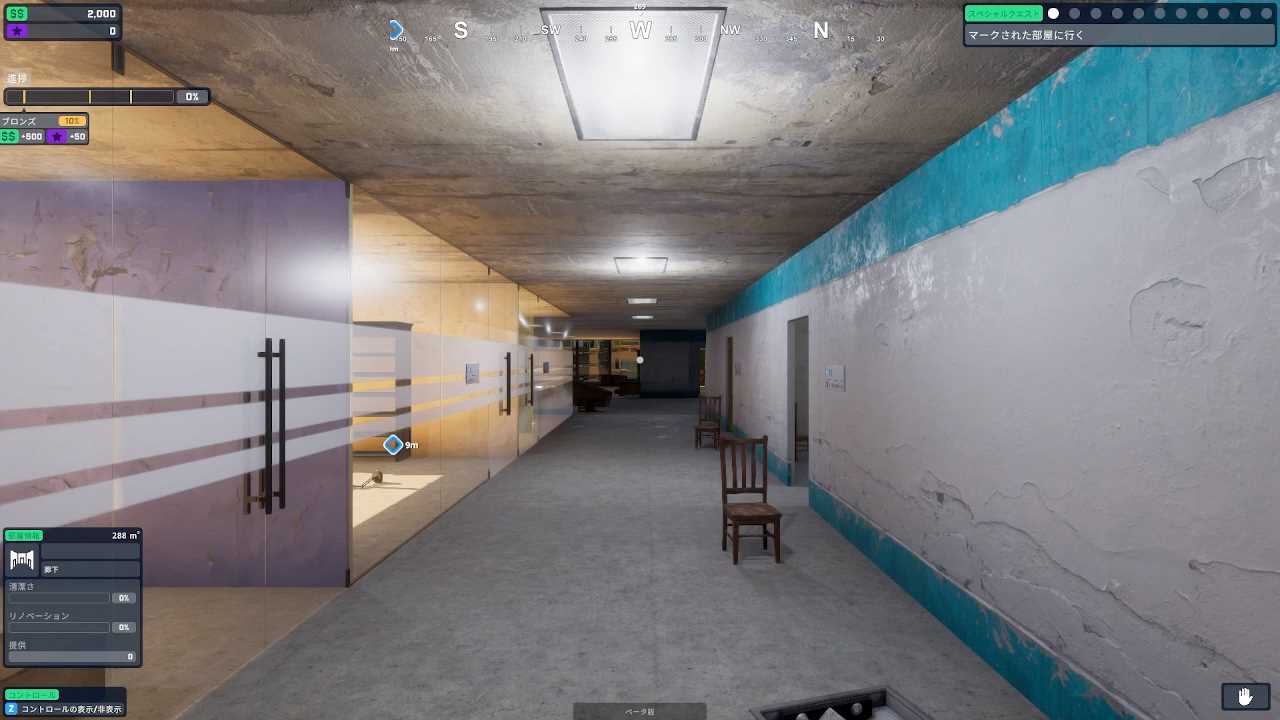The width and height of the screenshot is (1280, 720).
Task: Select the compass heading bar
Action: (640, 31)
